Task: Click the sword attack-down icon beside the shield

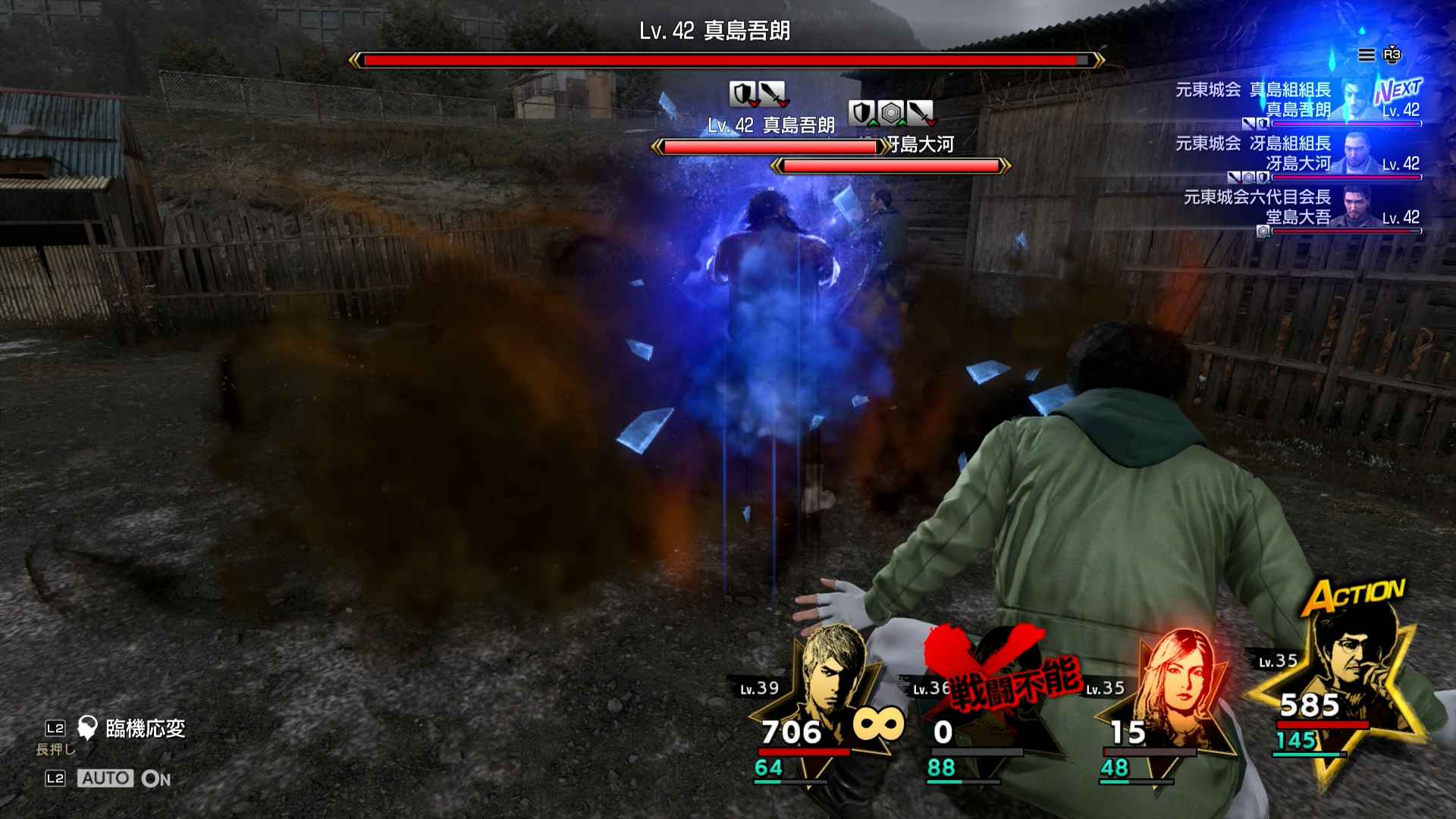Action: [774, 95]
